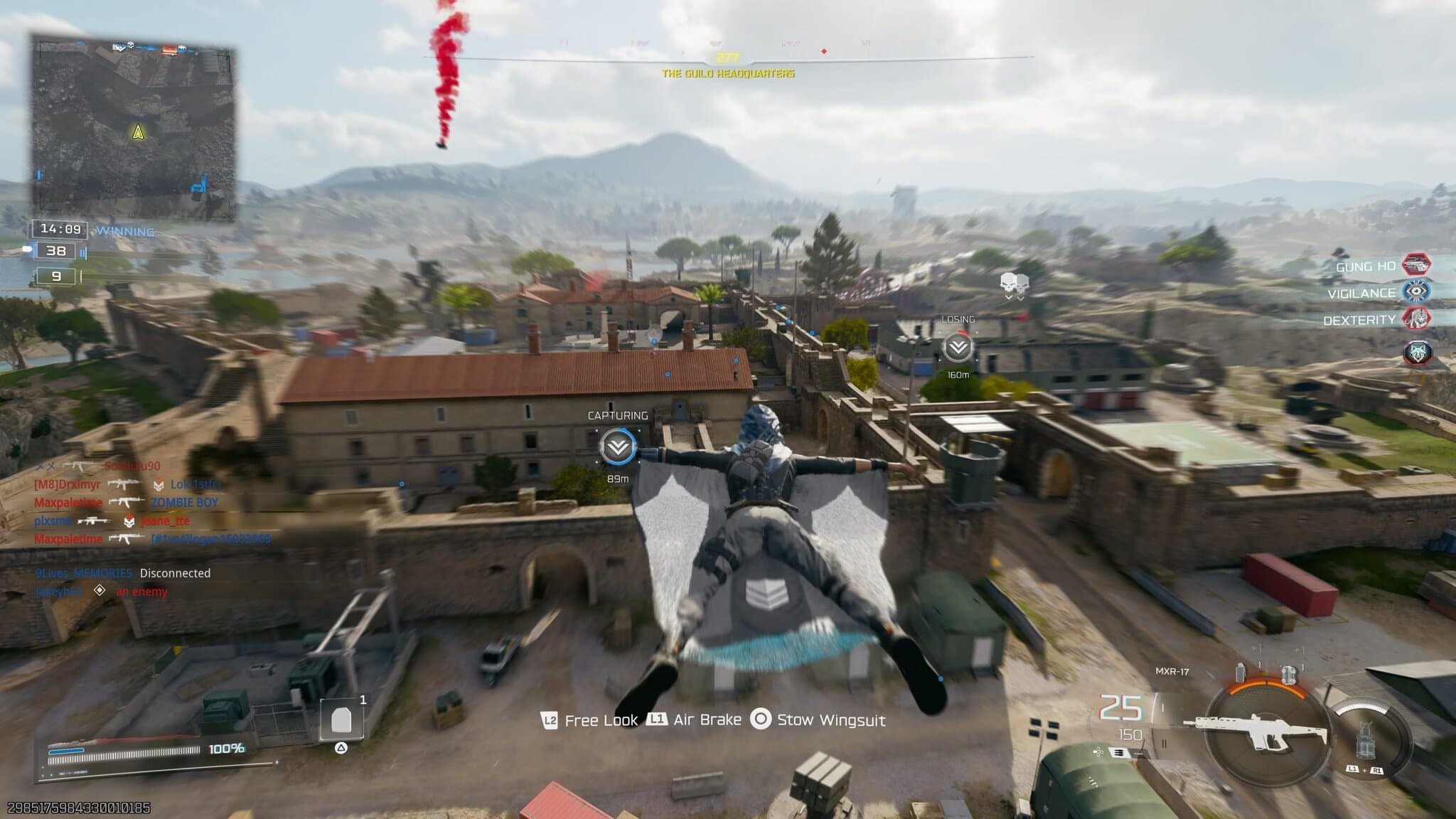Select the MXR-17 weapon icon
This screenshot has width=1456, height=819.
pyautogui.click(x=1255, y=729)
